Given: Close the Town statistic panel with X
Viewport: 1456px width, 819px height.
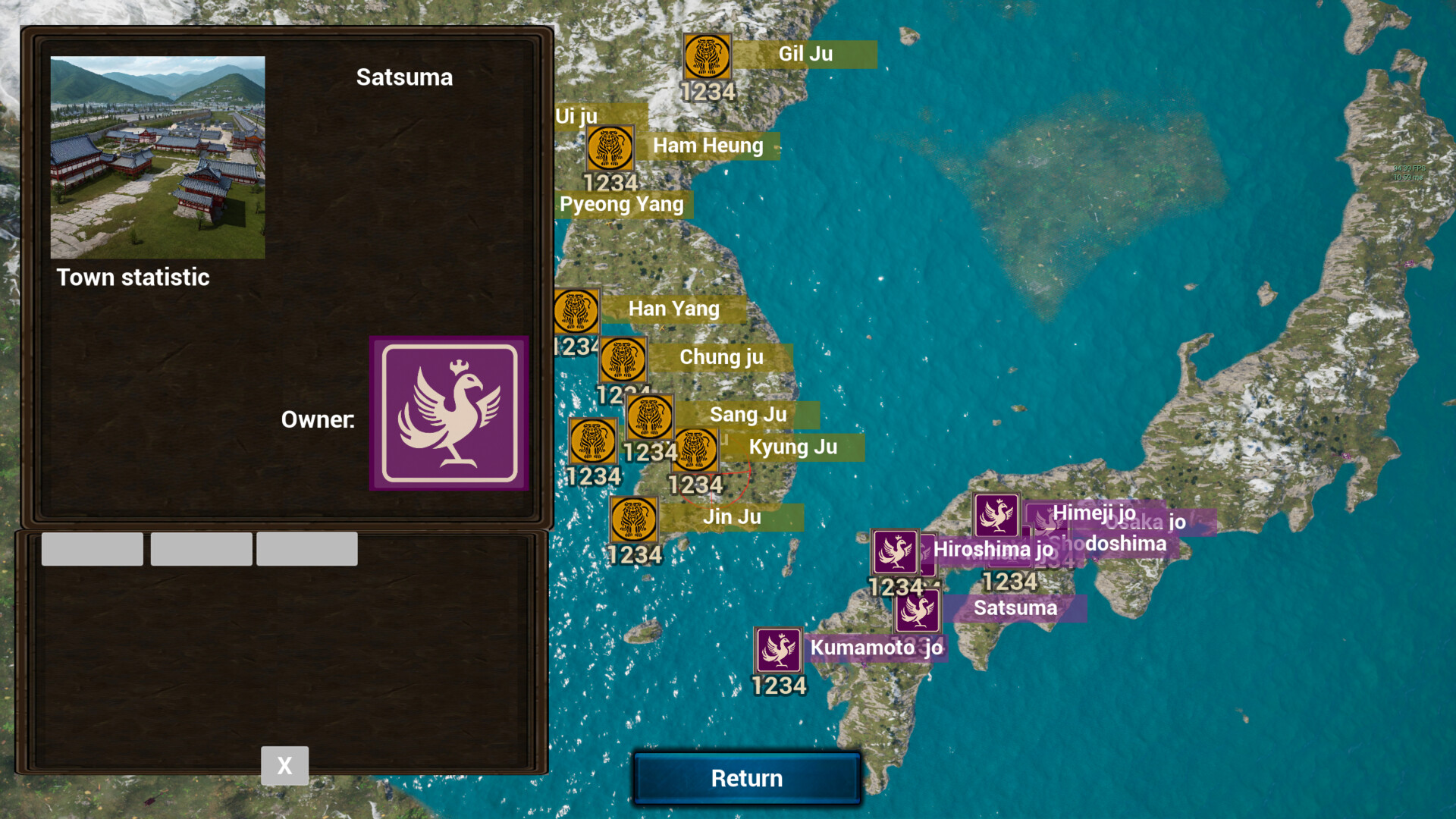Looking at the screenshot, I should [284, 765].
